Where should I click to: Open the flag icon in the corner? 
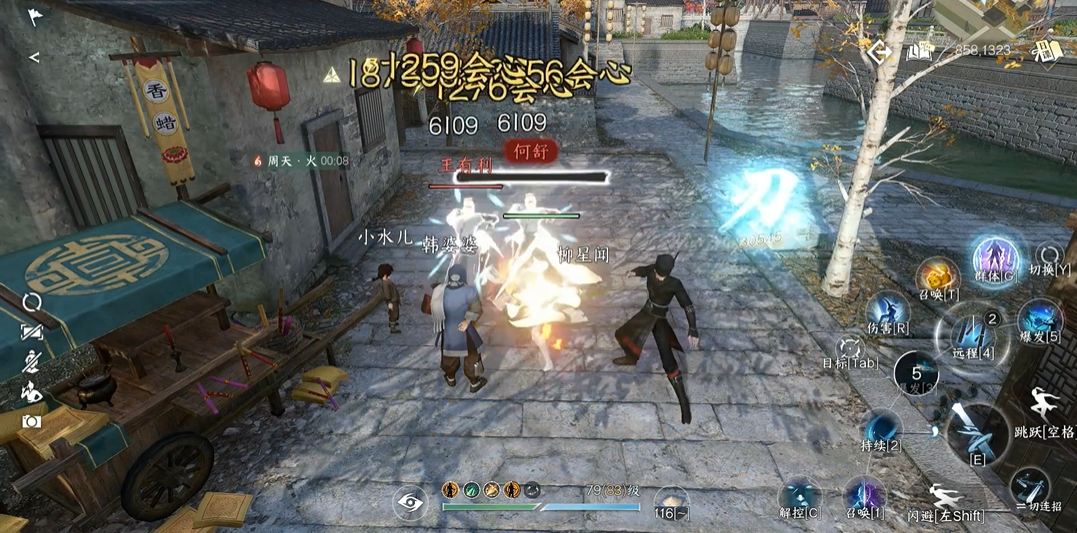pos(35,17)
